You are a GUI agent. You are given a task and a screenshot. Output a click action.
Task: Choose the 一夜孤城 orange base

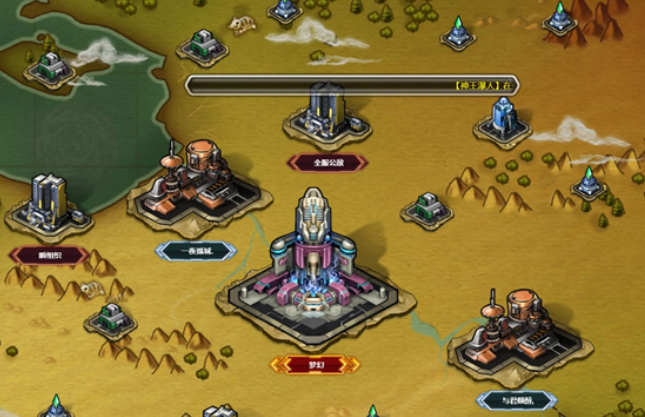tap(196, 182)
